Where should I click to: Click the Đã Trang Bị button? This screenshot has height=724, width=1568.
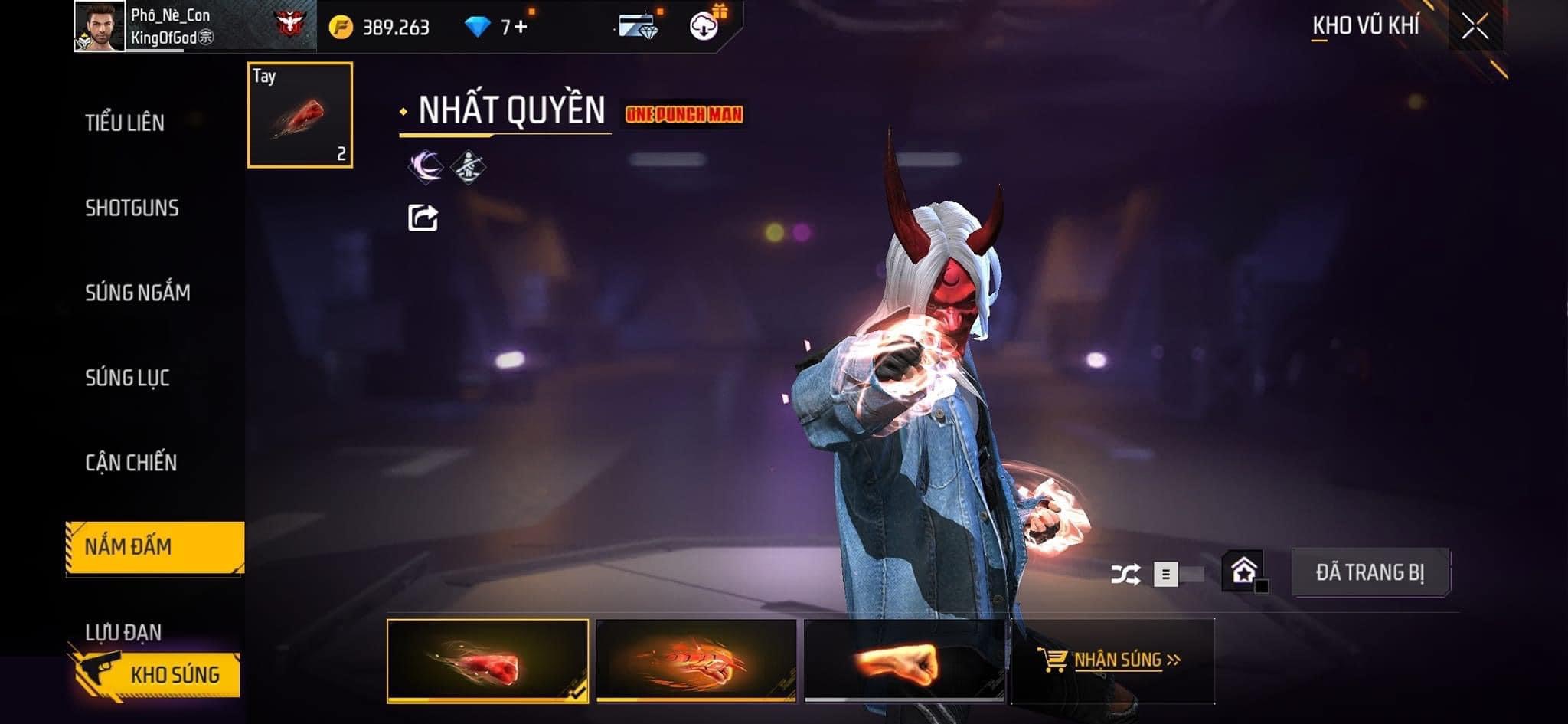click(x=1370, y=572)
